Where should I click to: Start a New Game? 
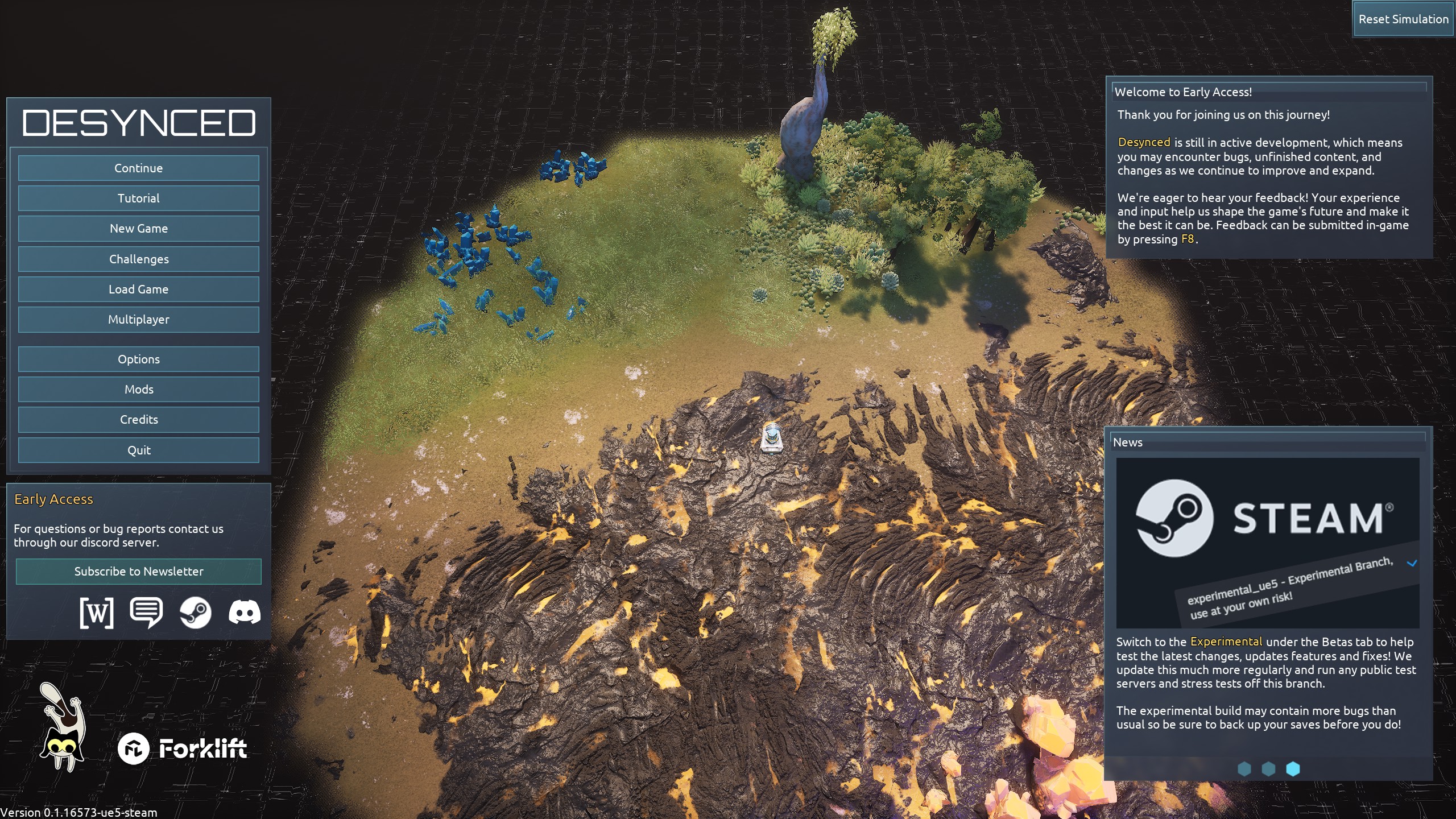pyautogui.click(x=138, y=229)
